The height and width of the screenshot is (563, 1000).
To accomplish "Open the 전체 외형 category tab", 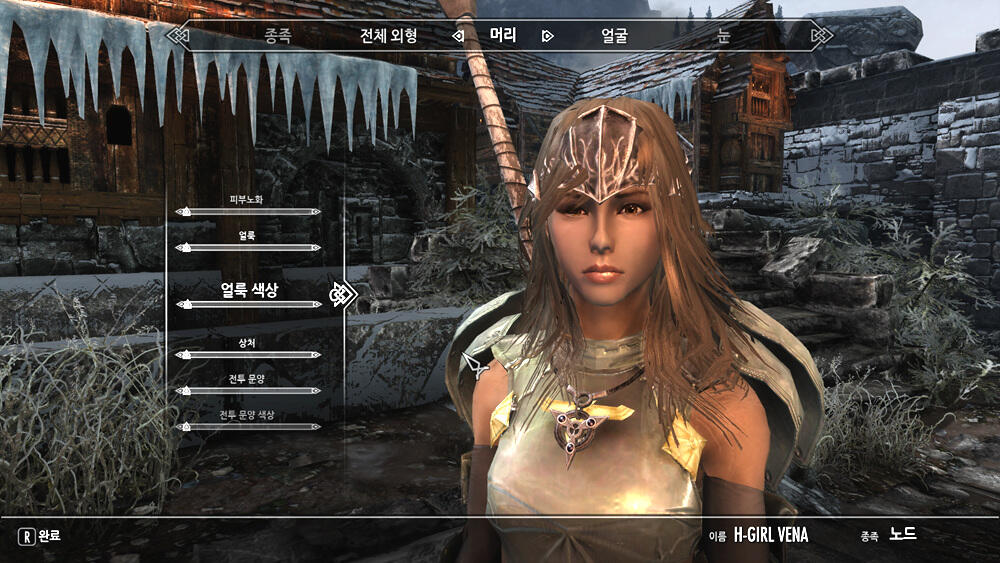I will coord(388,36).
